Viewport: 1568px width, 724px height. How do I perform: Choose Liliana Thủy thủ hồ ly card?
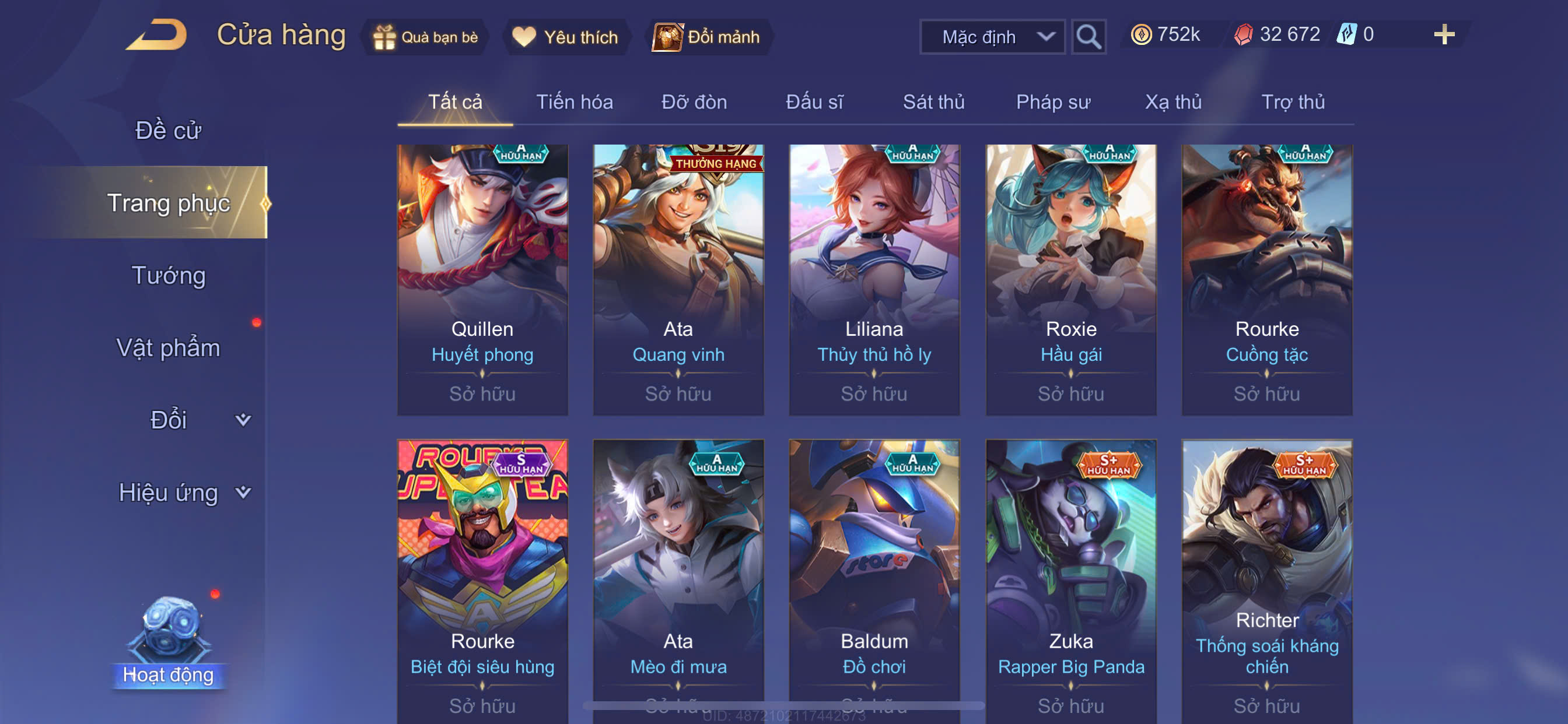point(874,280)
